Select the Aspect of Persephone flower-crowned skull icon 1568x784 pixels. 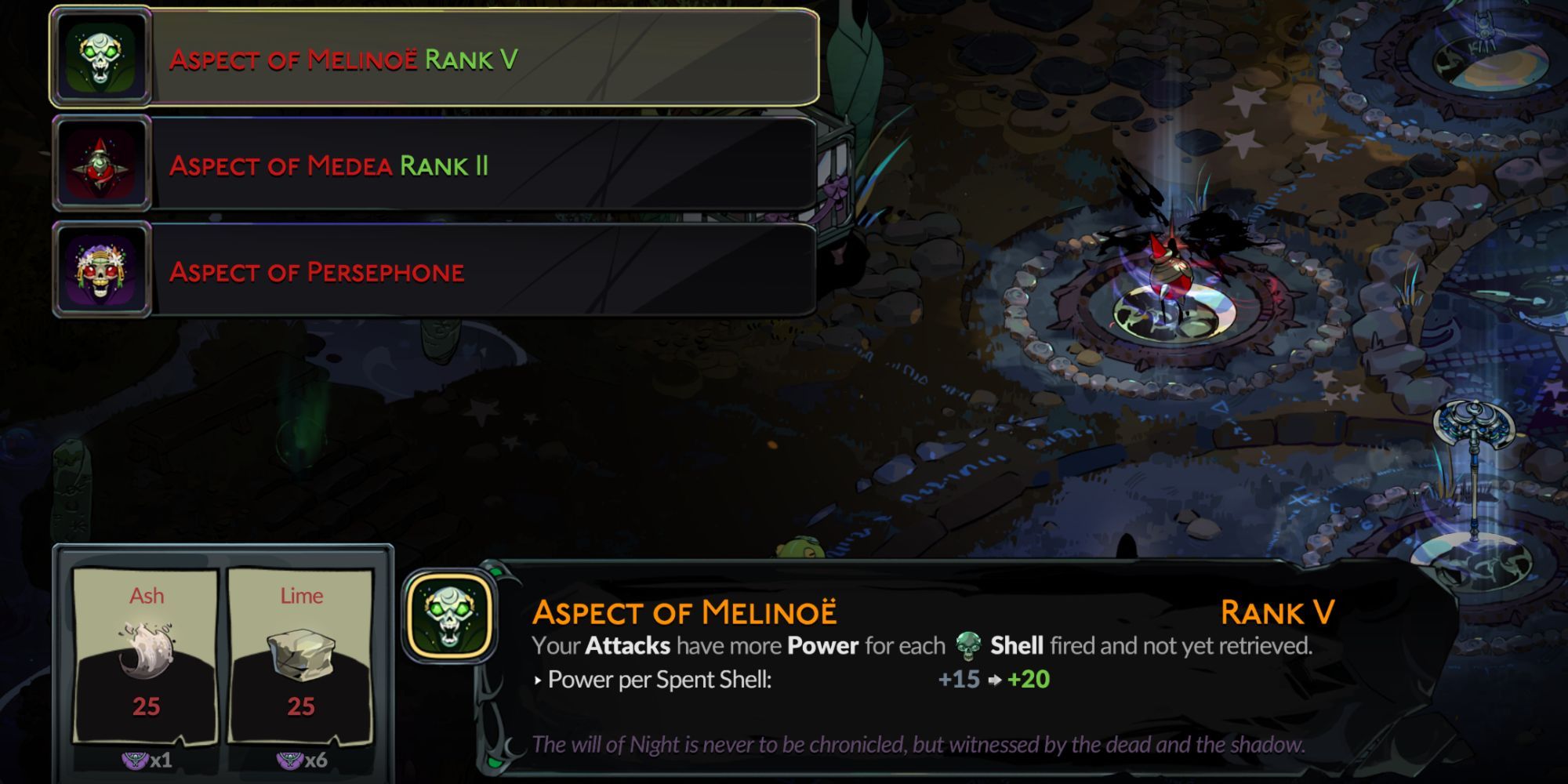click(x=101, y=272)
